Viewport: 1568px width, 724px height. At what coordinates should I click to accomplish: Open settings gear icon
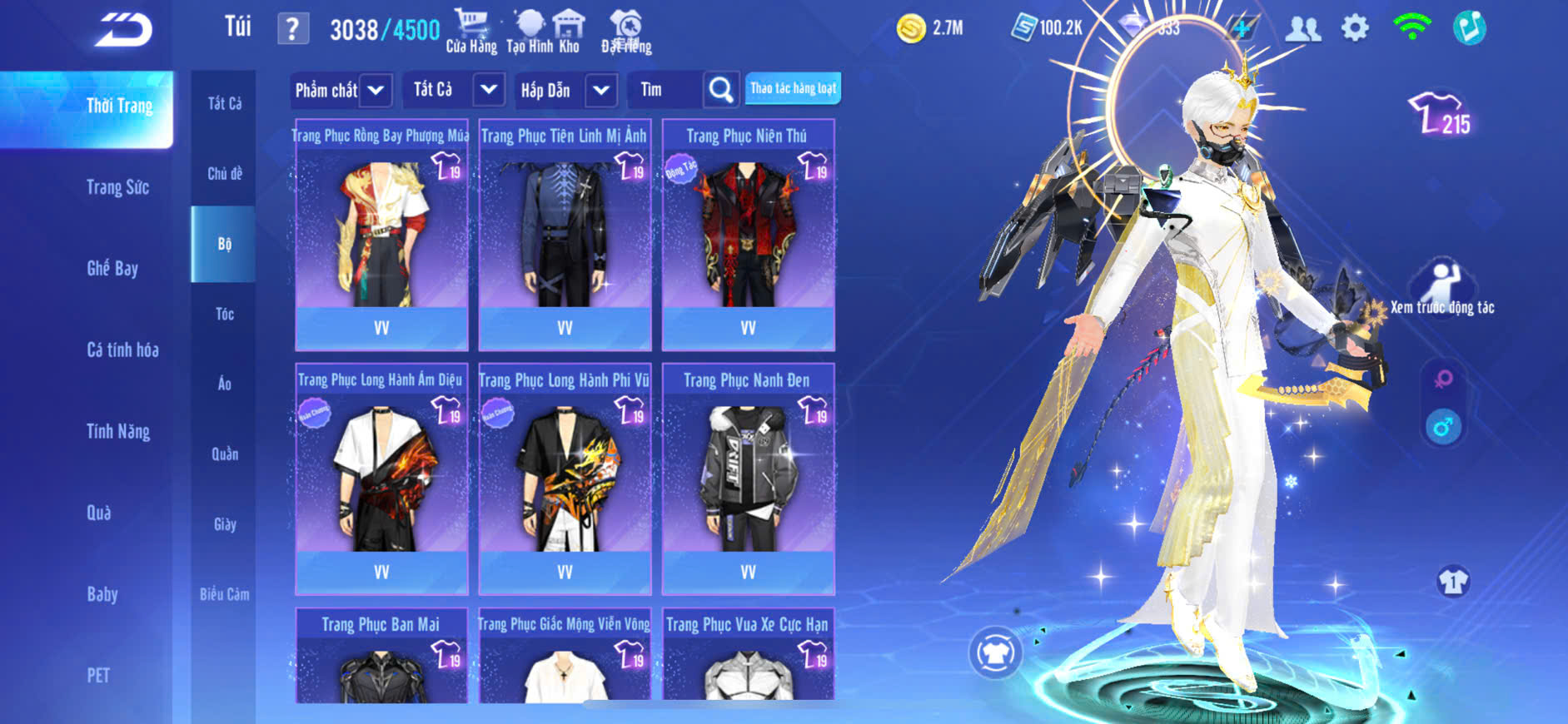click(x=1355, y=28)
